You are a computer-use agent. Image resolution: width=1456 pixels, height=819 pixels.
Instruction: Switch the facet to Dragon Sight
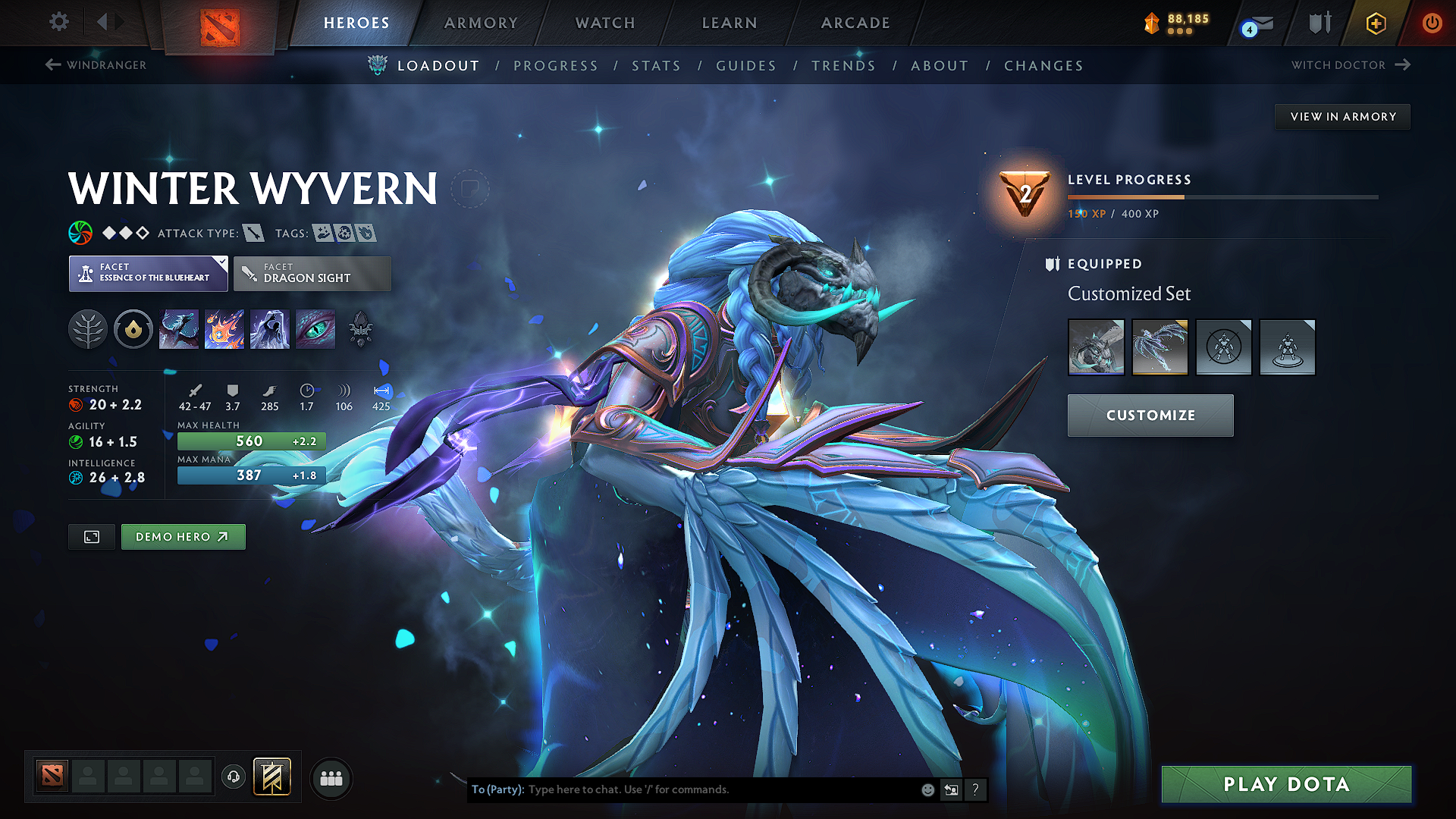[312, 273]
